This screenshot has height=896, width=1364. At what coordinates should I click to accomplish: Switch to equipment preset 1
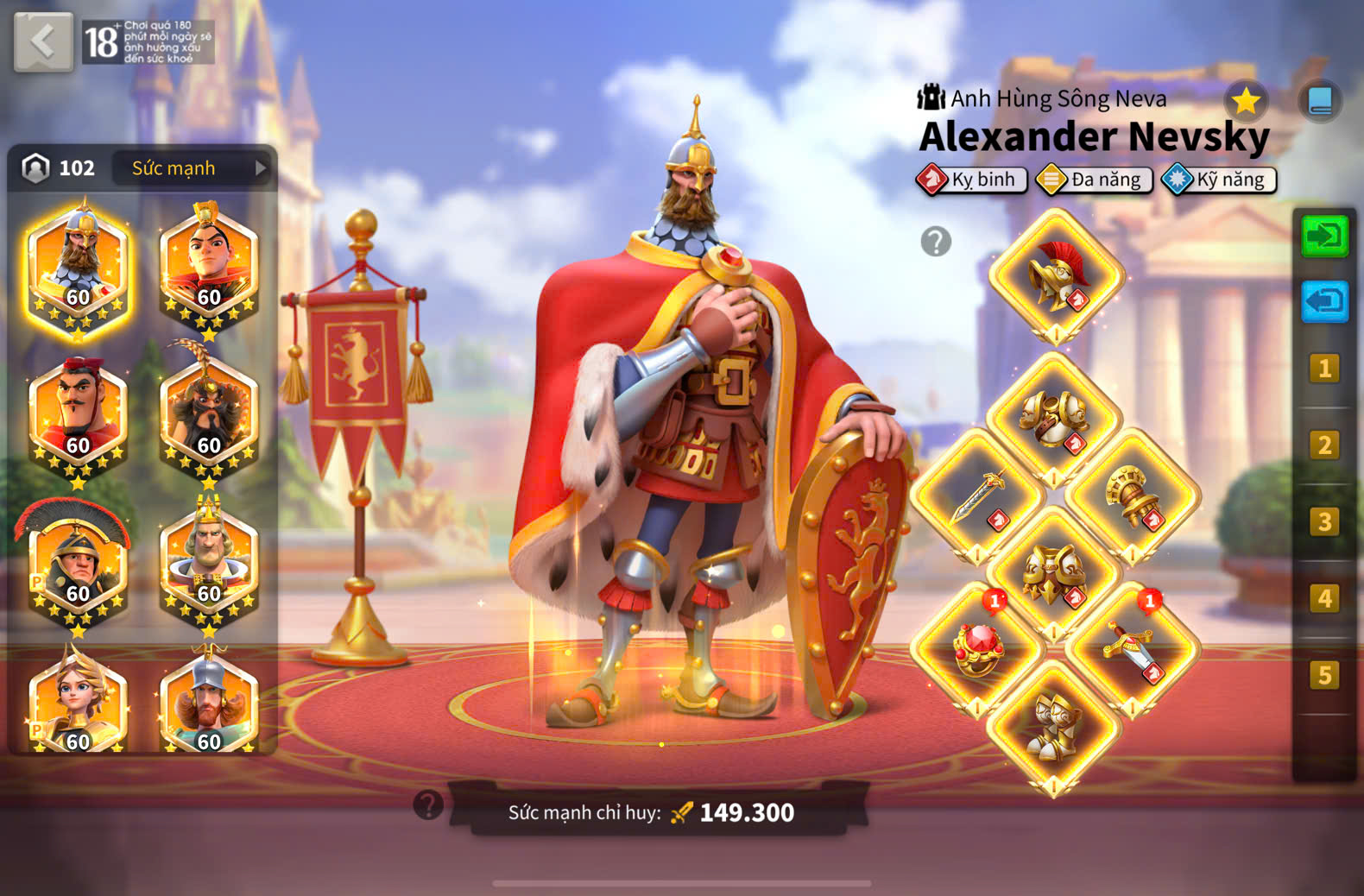click(x=1324, y=369)
